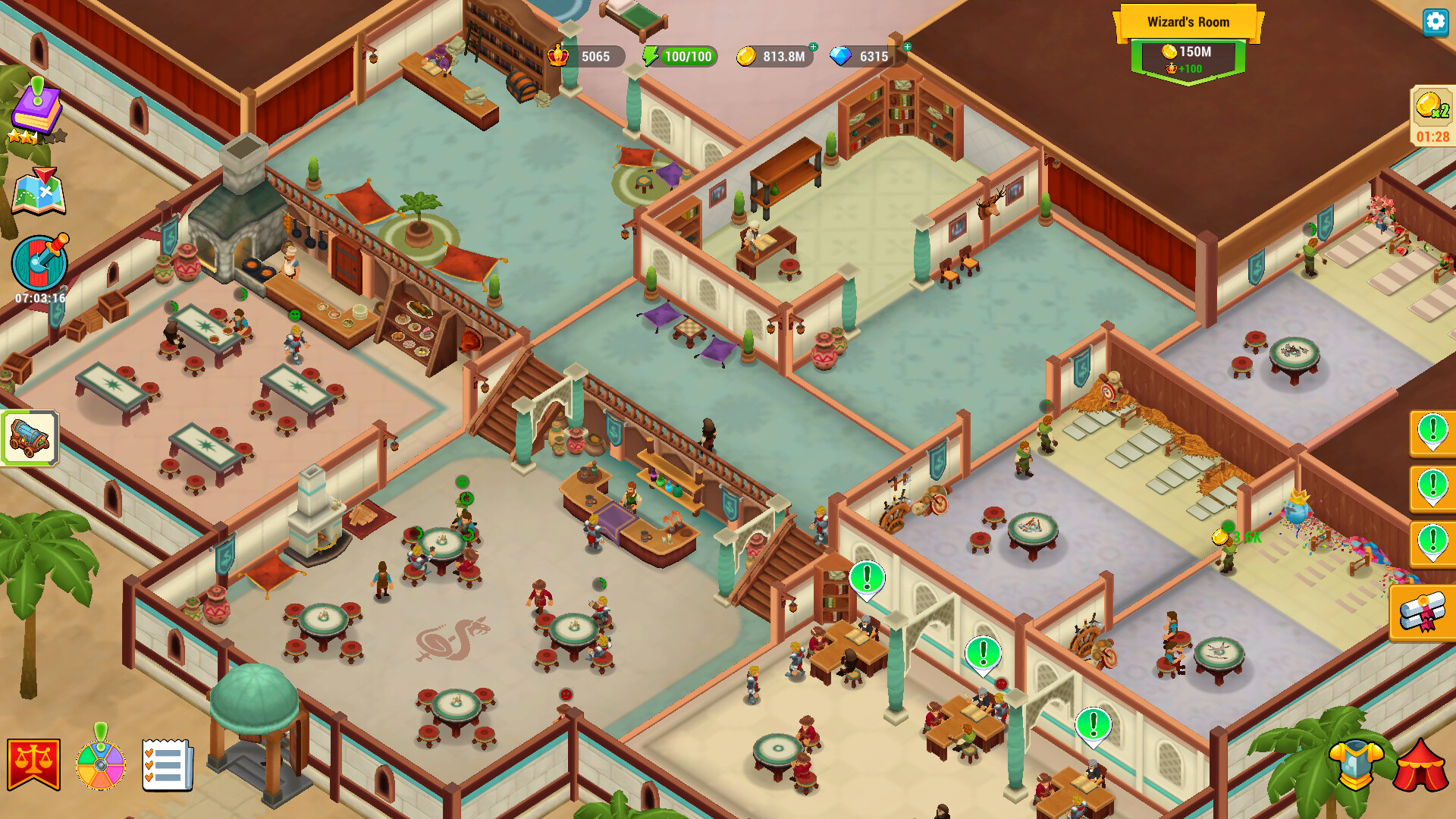This screenshot has width=1456, height=819.
Task: Click the crown counter showing 5065
Action: pyautogui.click(x=588, y=56)
